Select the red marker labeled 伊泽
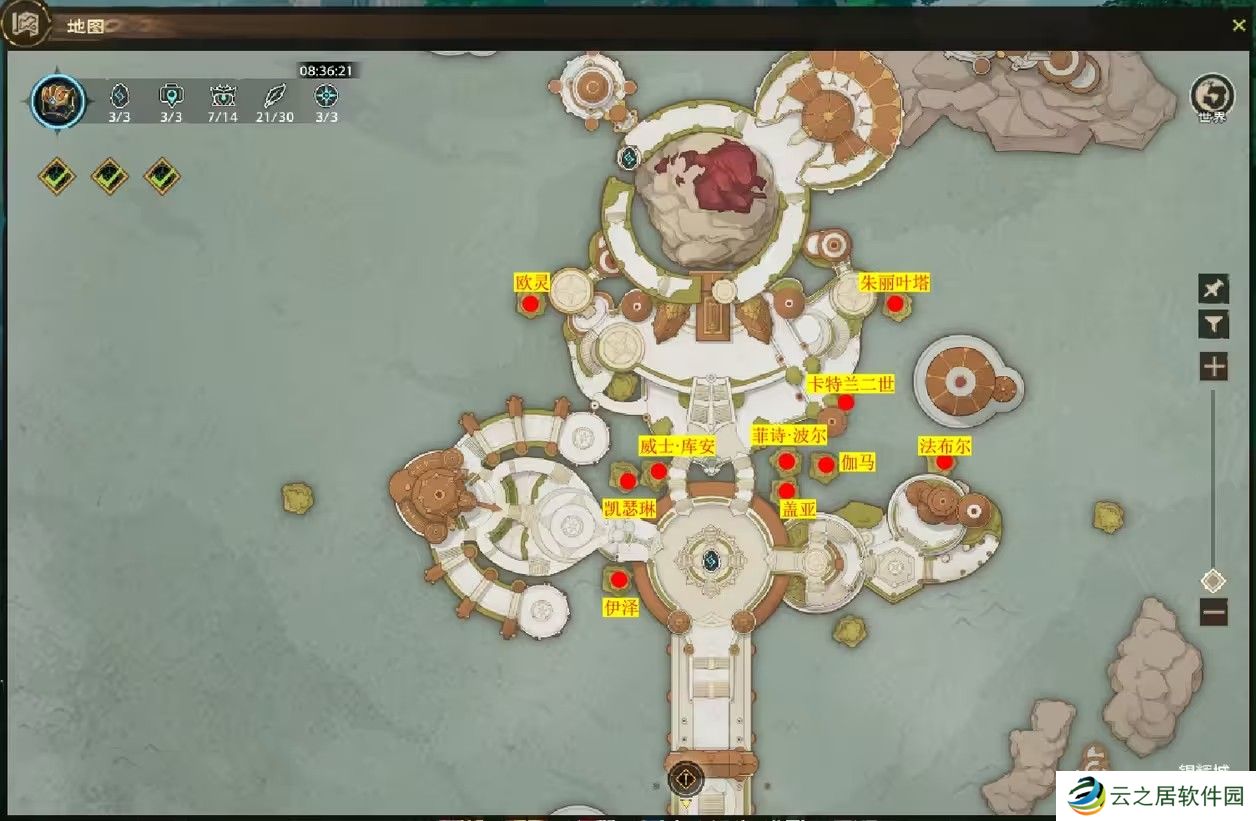 [x=619, y=579]
